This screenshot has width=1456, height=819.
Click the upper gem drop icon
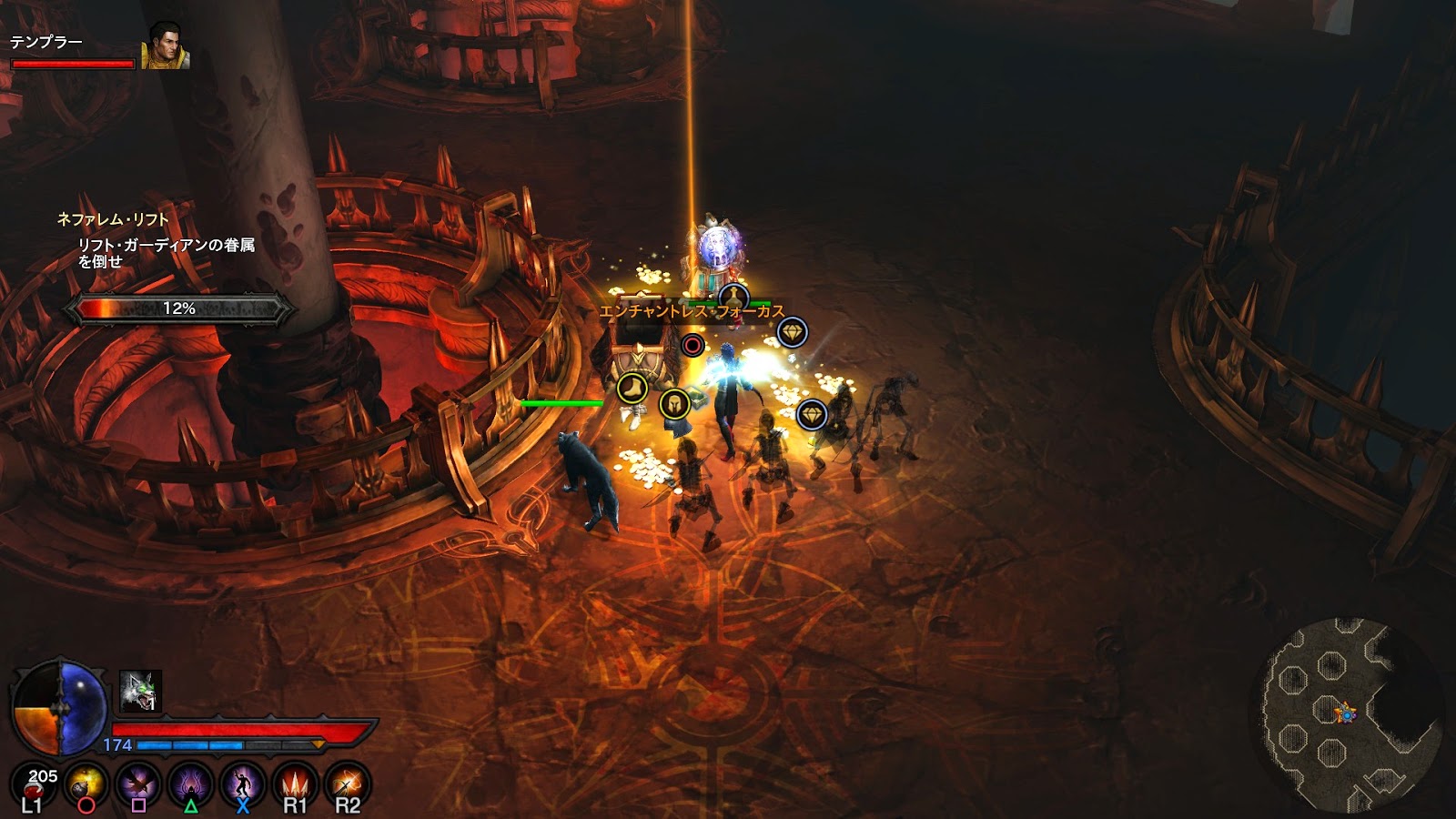pos(793,331)
